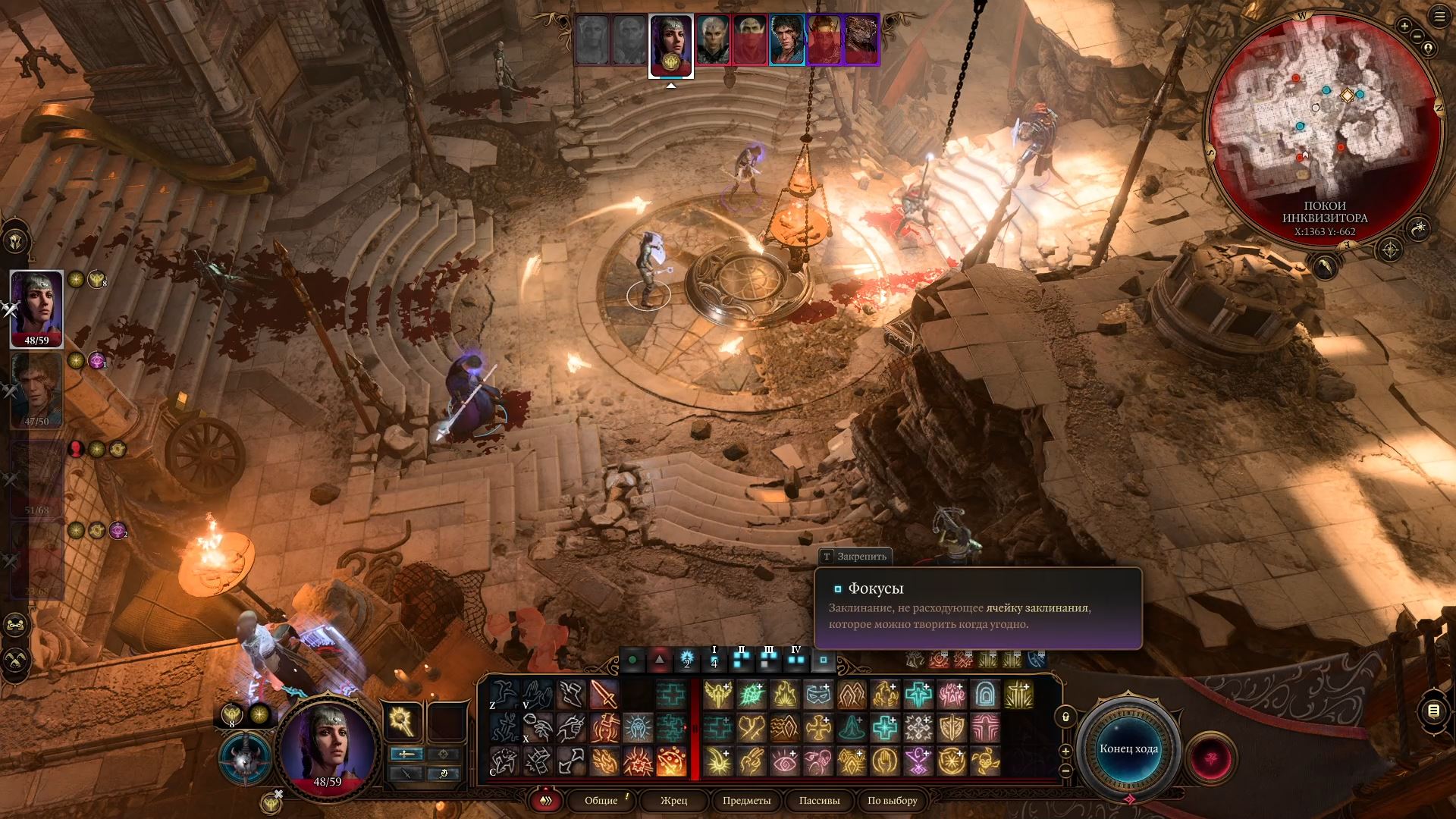
Task: Switch to the Пассивы tab
Action: tap(819, 800)
